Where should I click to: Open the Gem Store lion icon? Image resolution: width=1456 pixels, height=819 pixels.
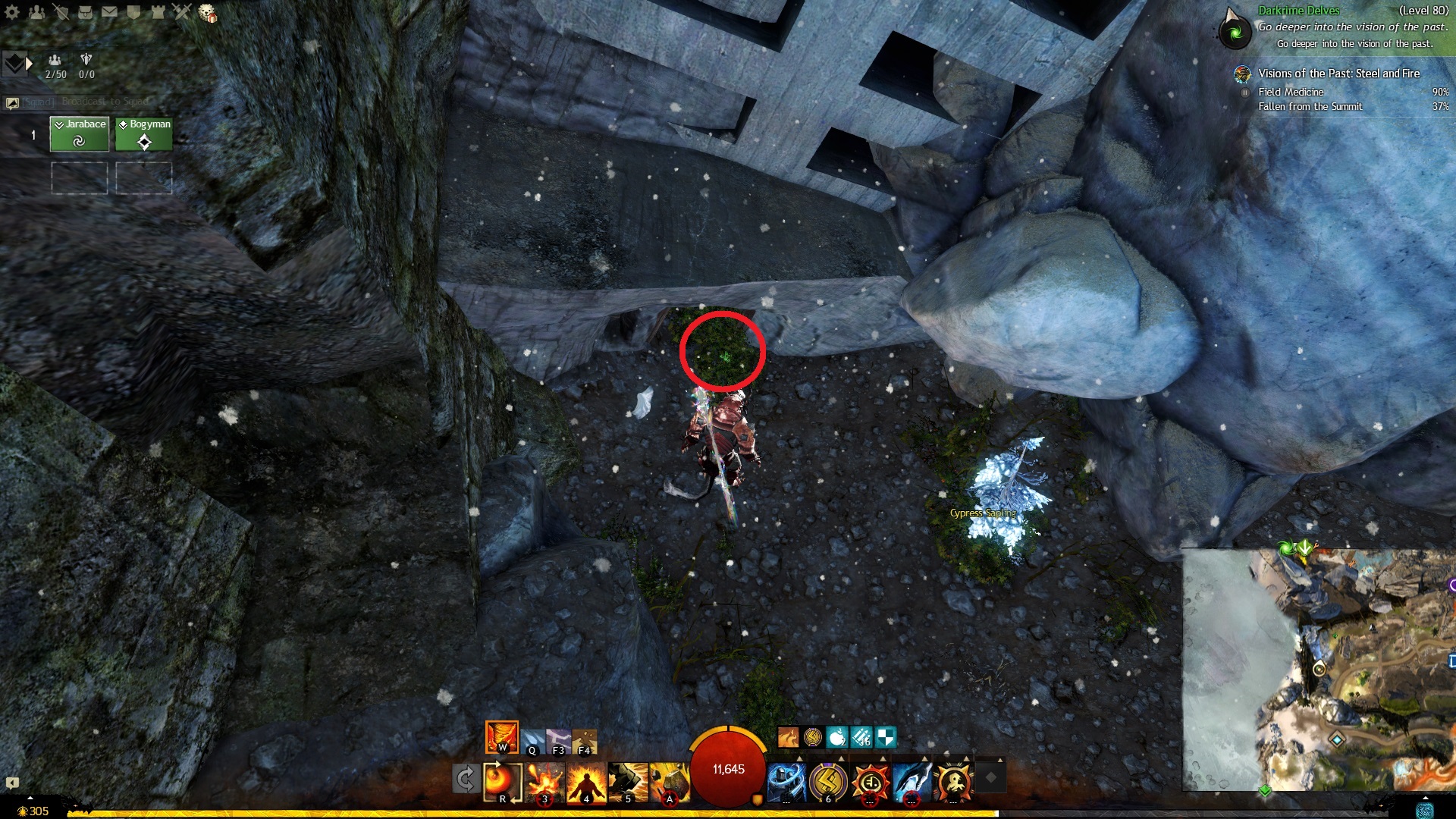pyautogui.click(x=207, y=13)
